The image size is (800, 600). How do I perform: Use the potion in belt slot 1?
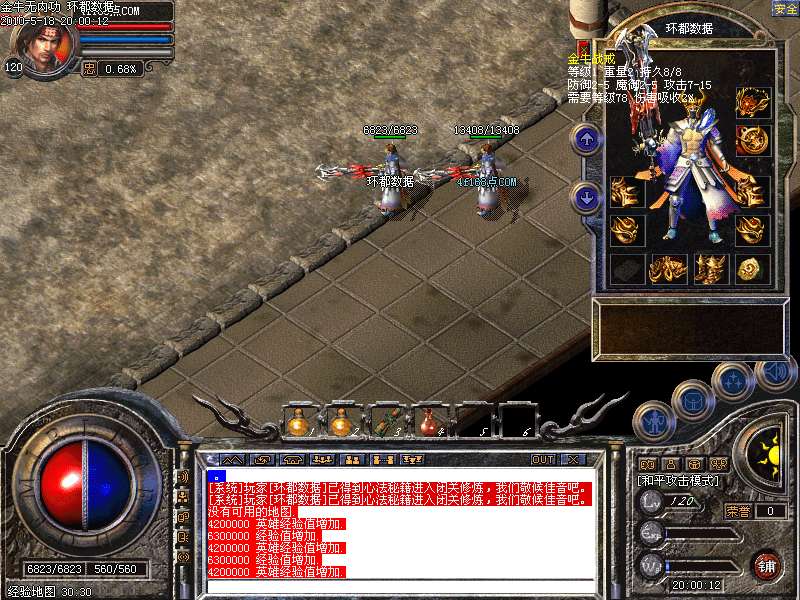pos(298,423)
